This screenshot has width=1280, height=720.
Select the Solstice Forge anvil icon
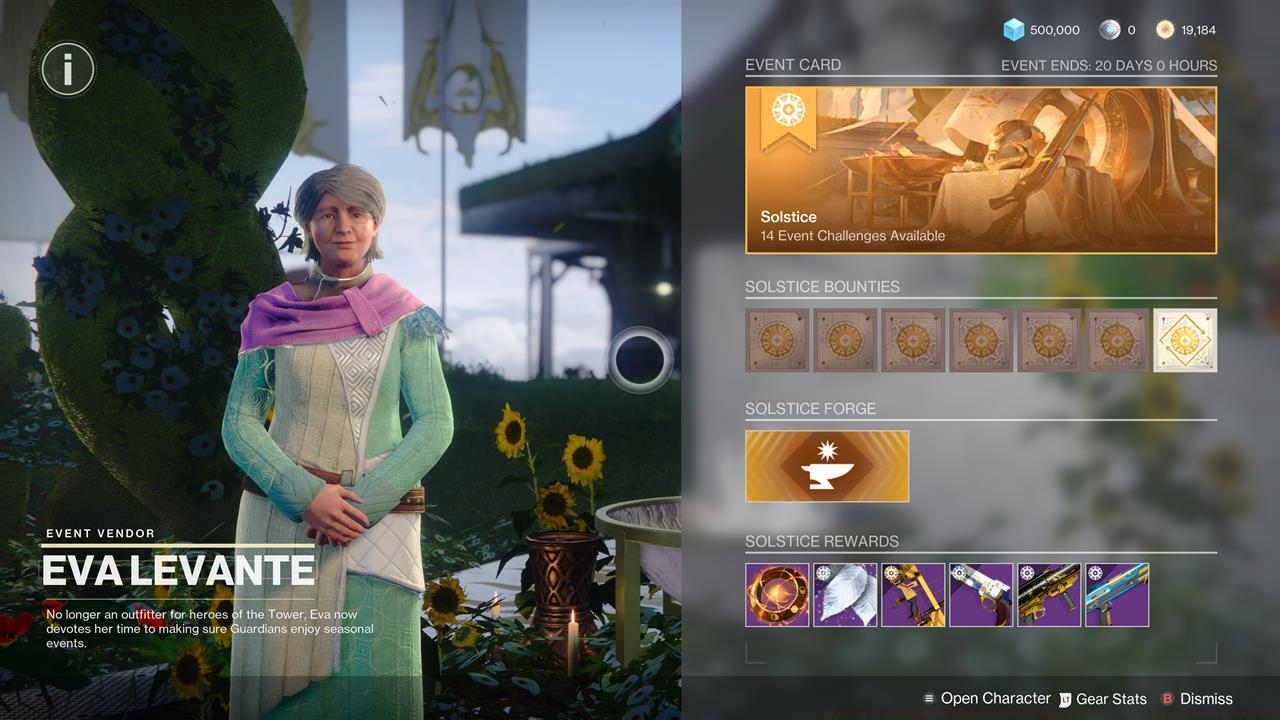coord(827,465)
